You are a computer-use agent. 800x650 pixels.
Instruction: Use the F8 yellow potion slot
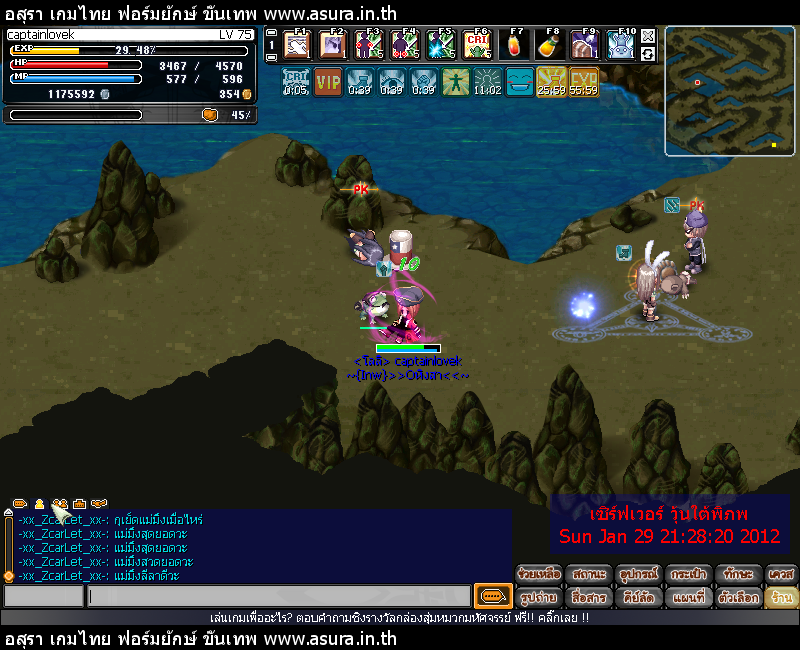coord(548,45)
